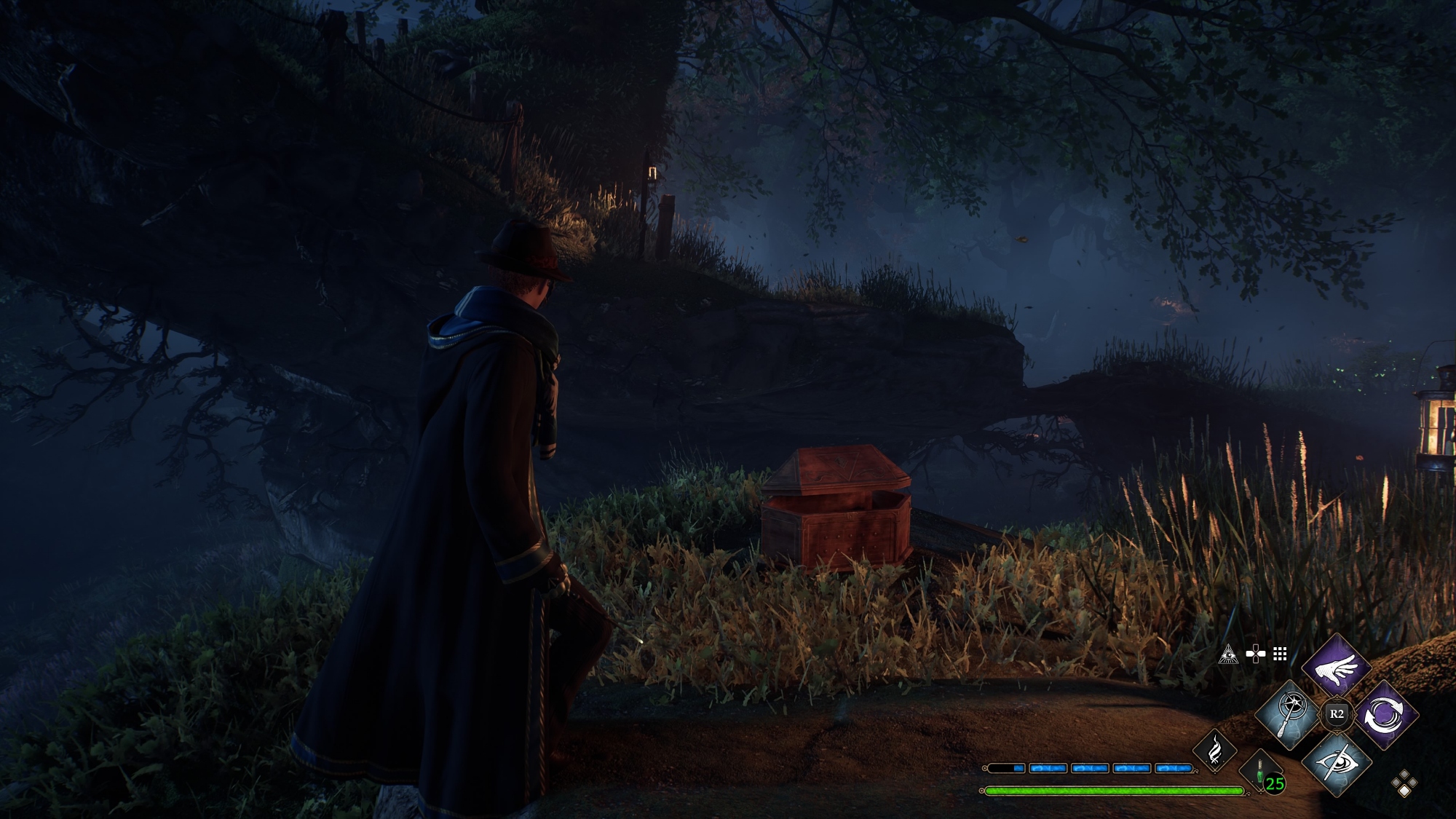The height and width of the screenshot is (819, 1456).
Task: Drink the green Wiggenweld potion
Action: [1262, 774]
